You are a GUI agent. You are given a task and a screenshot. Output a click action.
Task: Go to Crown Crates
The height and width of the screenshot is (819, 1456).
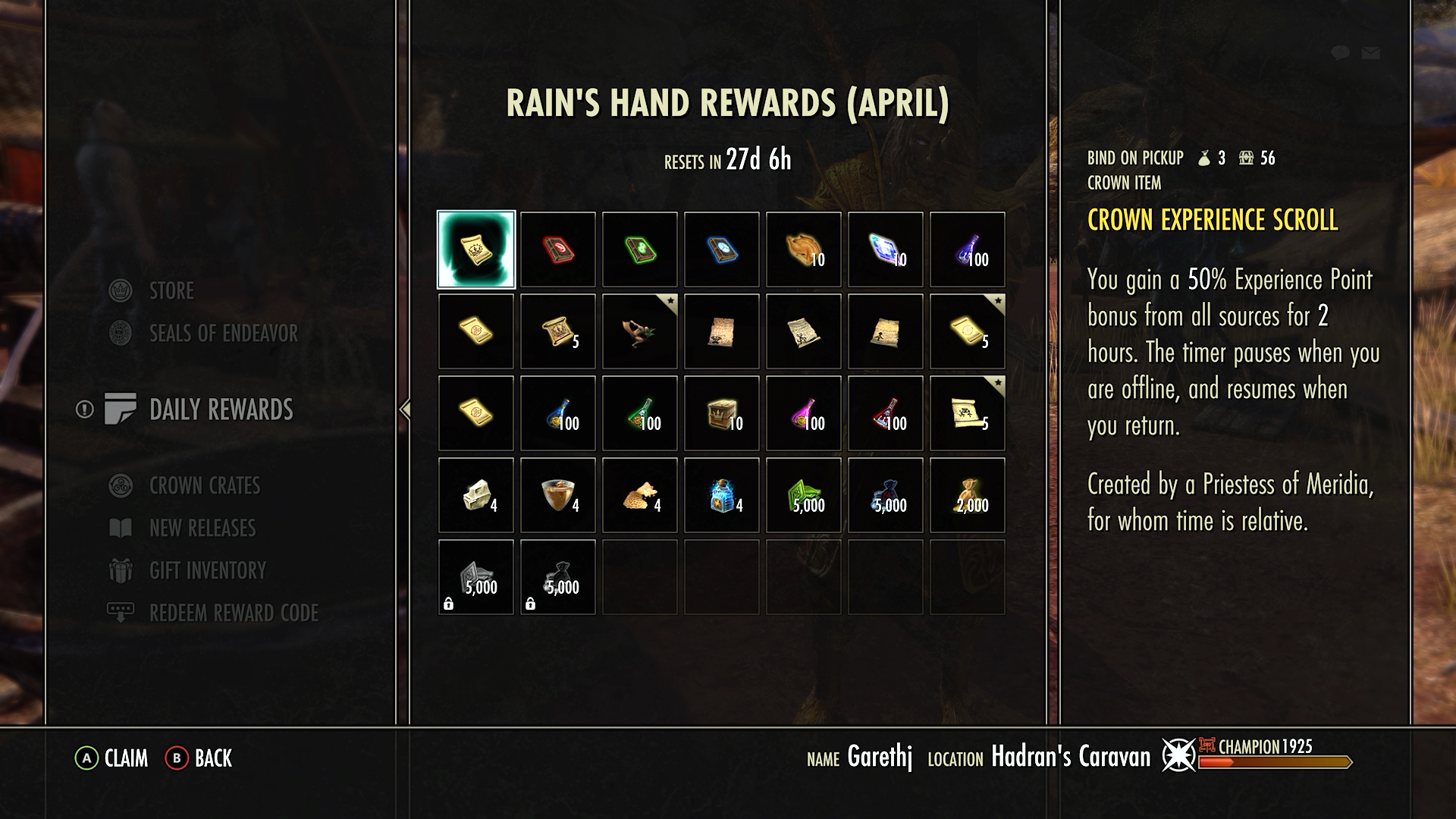(x=204, y=485)
